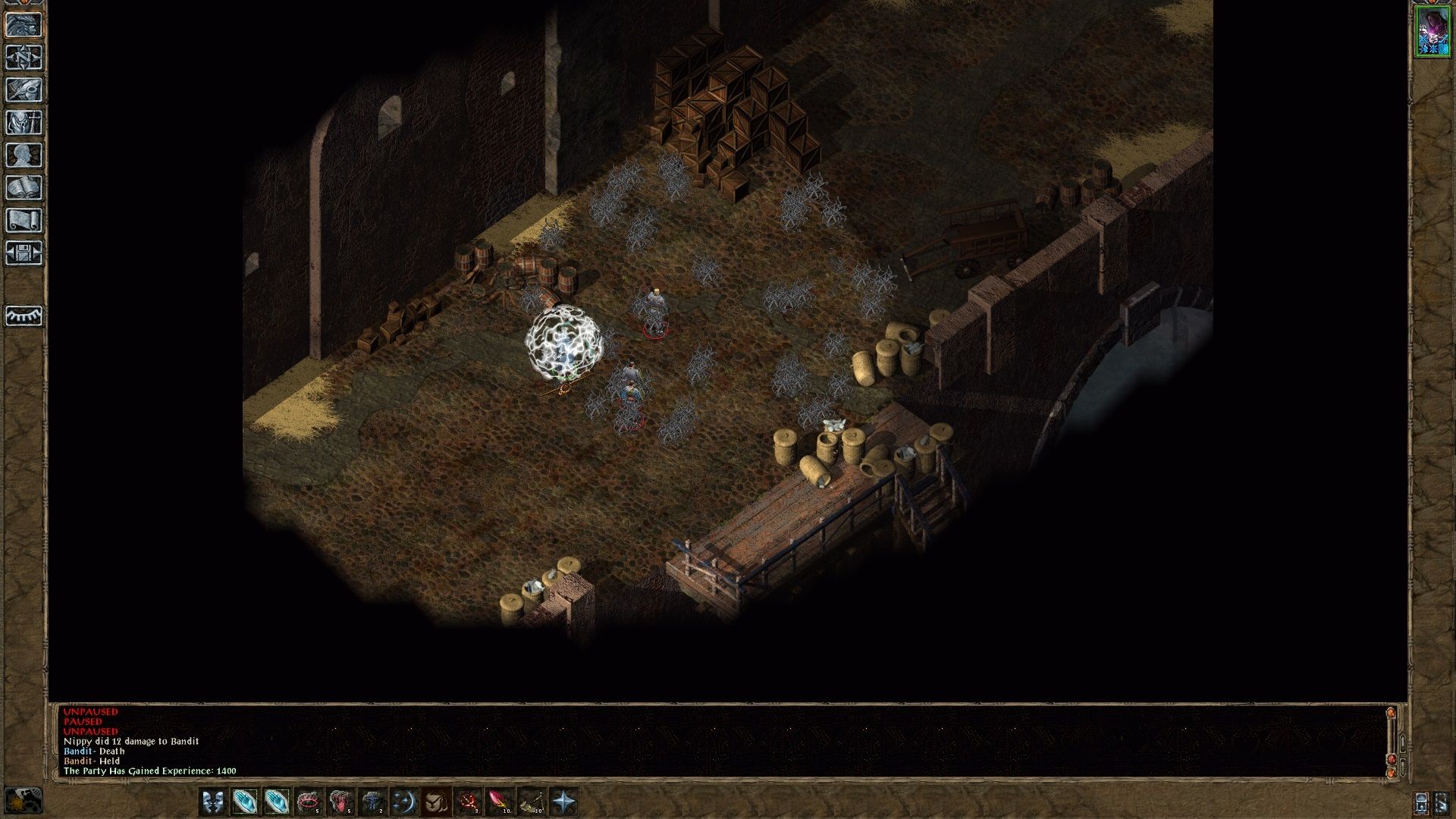This screenshot has width=1456, height=819.
Task: Open the quest journal
Action: pyautogui.click(x=24, y=89)
